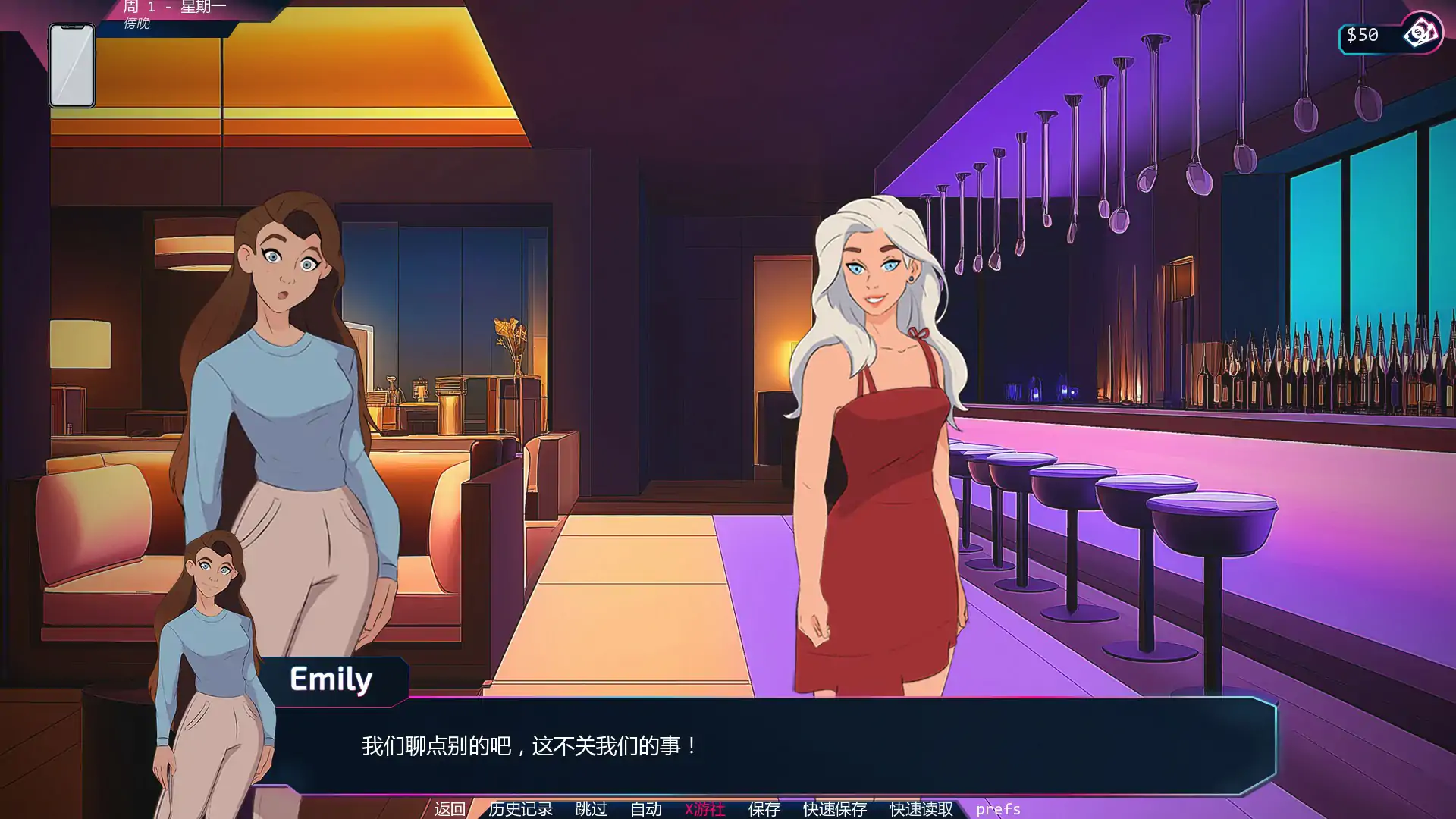The image size is (1456, 819).
Task: Enable 自动 auto-advance mode
Action: 645,809
